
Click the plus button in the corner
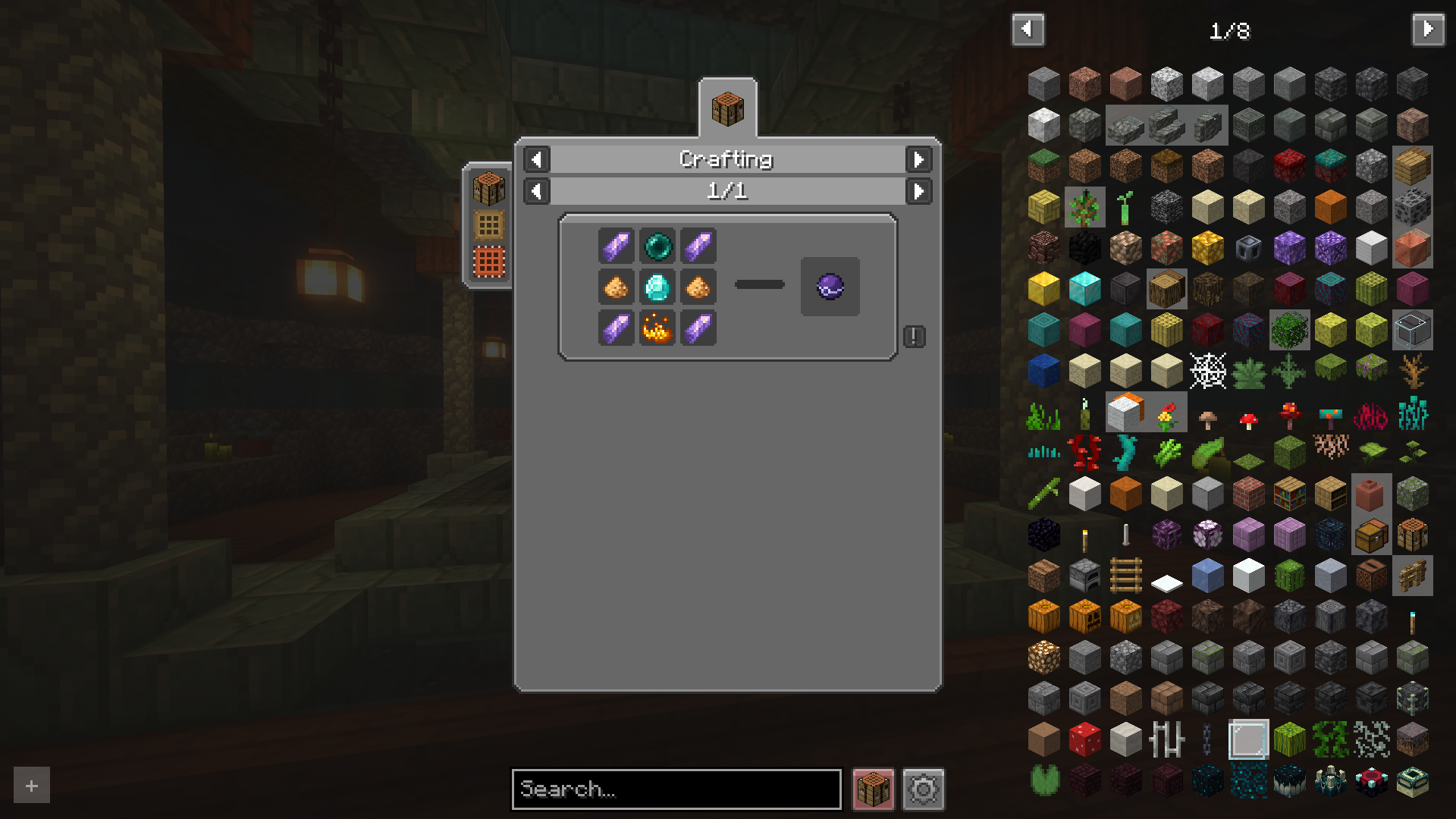[x=32, y=786]
